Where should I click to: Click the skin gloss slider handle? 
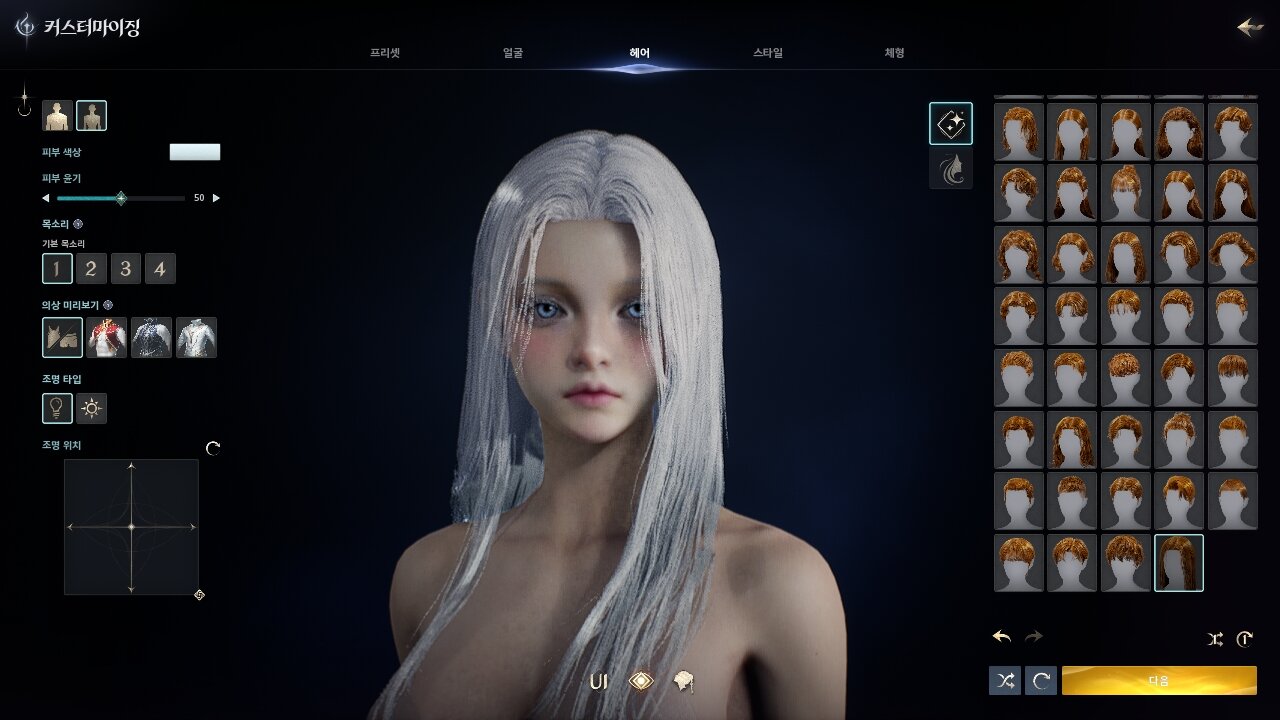[x=121, y=198]
